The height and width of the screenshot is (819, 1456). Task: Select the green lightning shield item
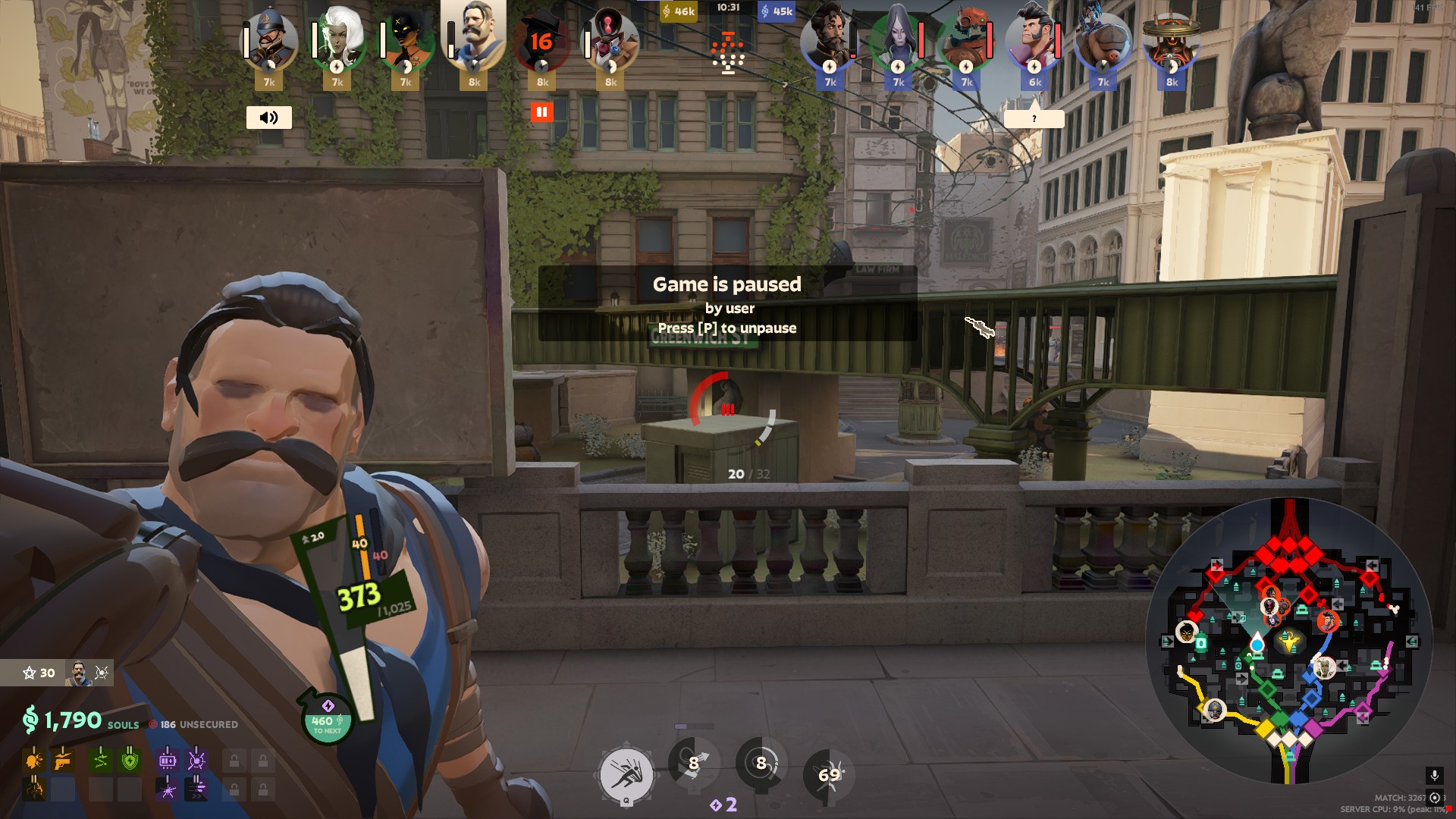130,759
